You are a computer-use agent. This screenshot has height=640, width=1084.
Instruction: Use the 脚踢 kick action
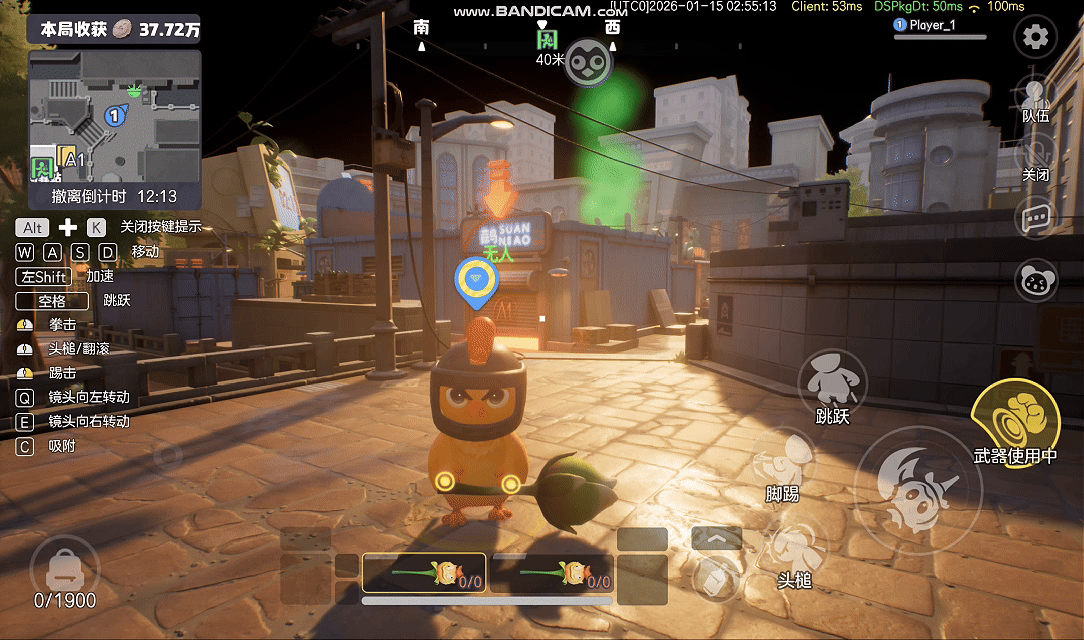point(783,463)
